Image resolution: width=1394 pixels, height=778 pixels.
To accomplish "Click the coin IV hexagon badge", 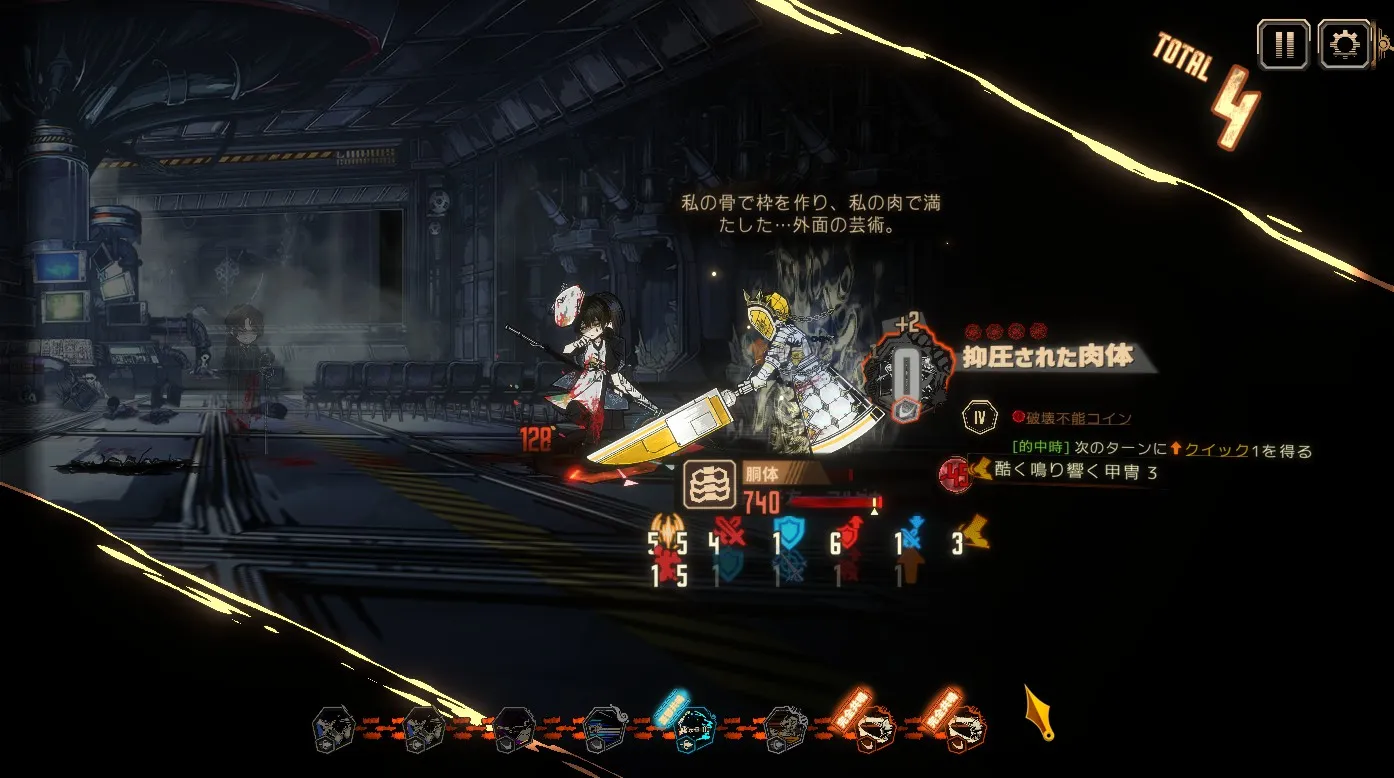I will coord(978,417).
